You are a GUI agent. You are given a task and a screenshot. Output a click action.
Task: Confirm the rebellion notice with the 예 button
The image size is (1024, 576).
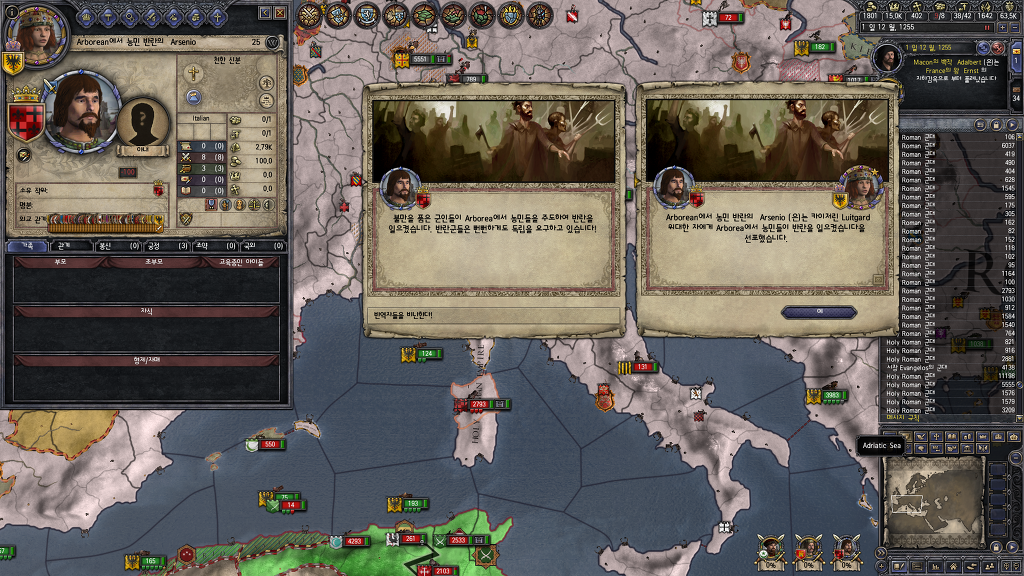point(819,312)
